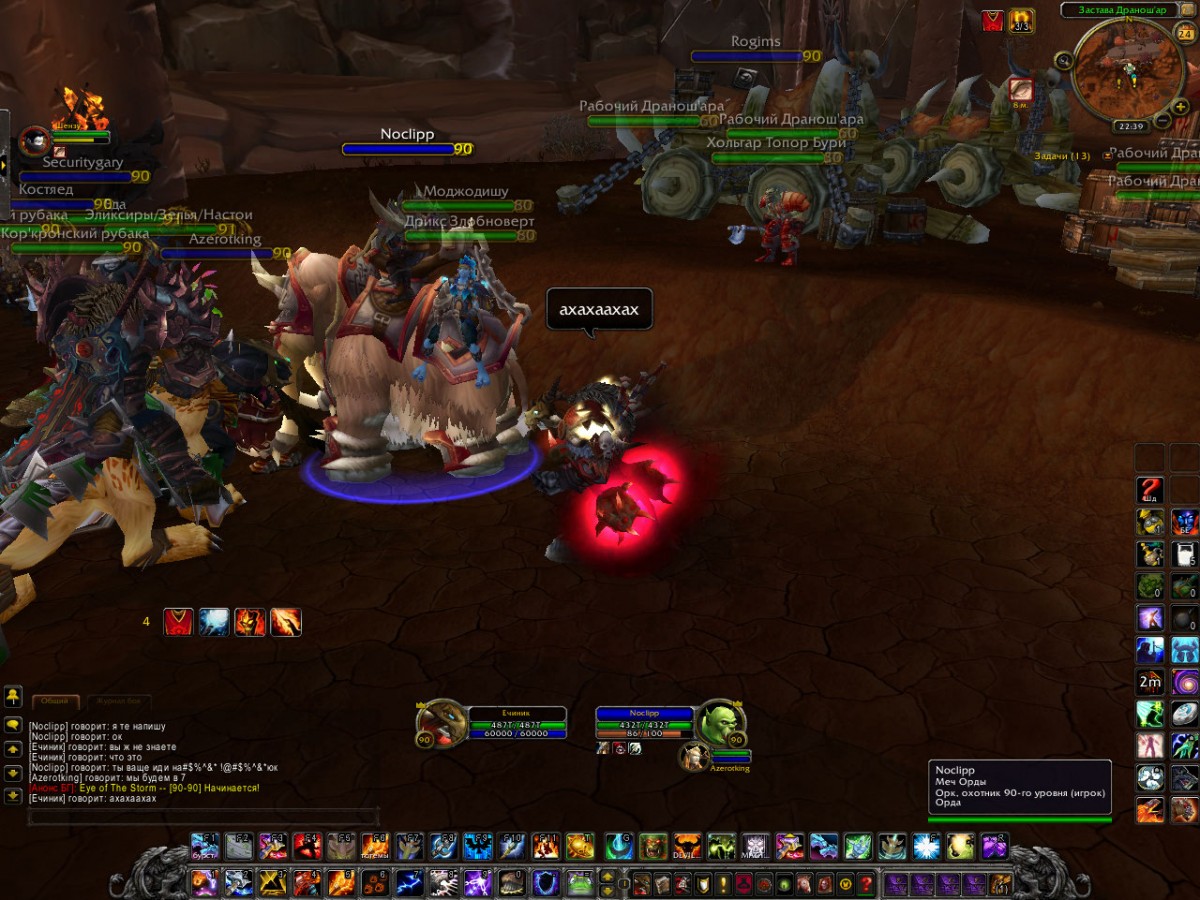Switch to the Общий chat tab
Viewport: 1200px width, 900px height.
54,702
